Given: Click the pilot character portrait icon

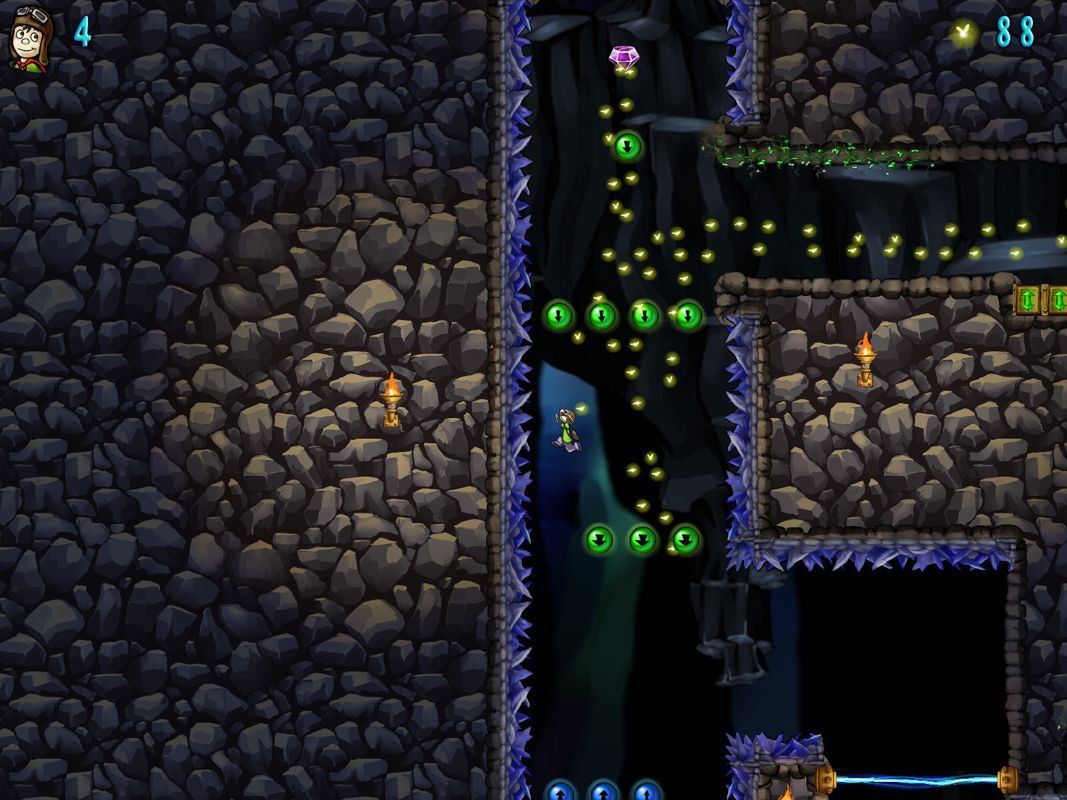Looking at the screenshot, I should pyautogui.click(x=30, y=37).
